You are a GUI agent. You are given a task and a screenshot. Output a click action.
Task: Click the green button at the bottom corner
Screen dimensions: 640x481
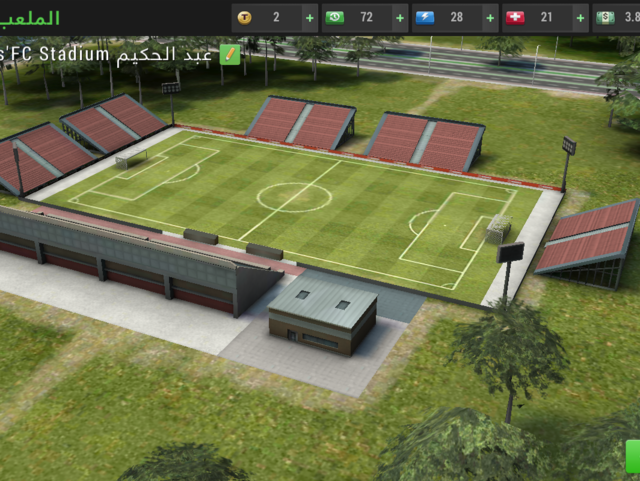point(632,458)
